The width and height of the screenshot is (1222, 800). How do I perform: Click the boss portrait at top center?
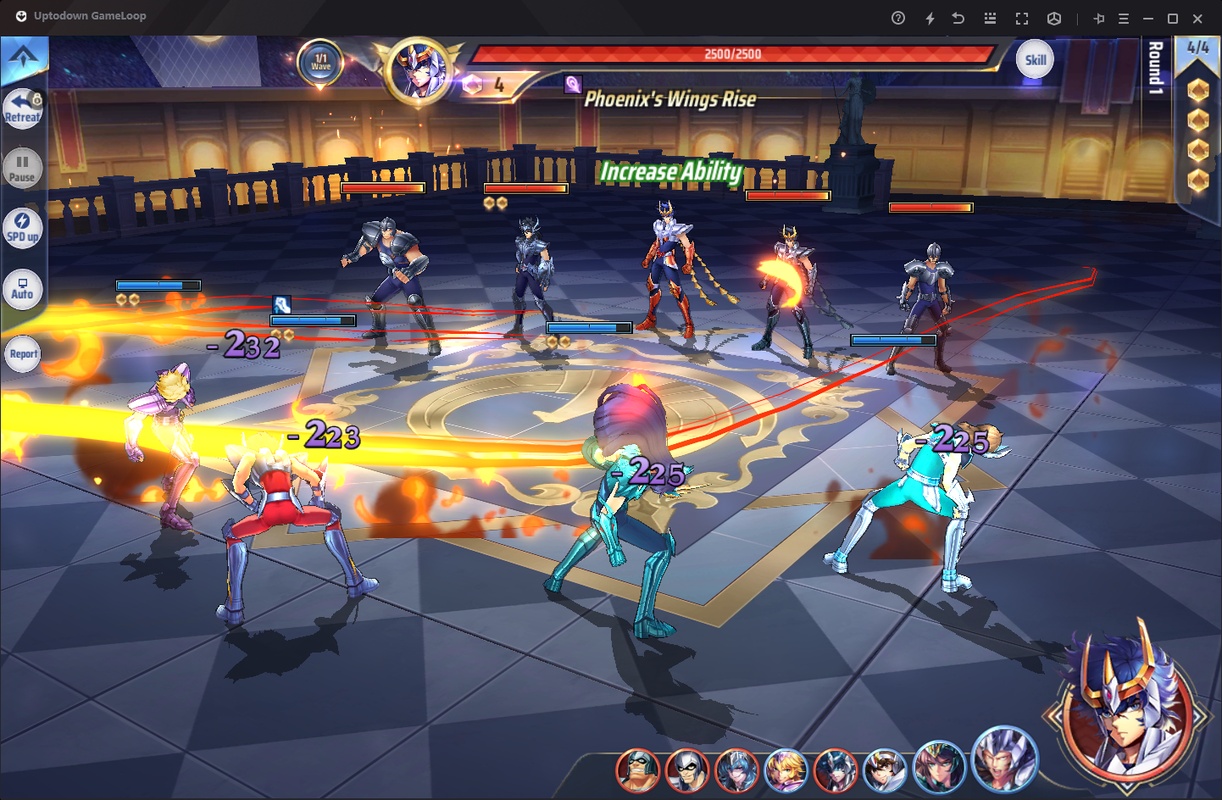416,72
